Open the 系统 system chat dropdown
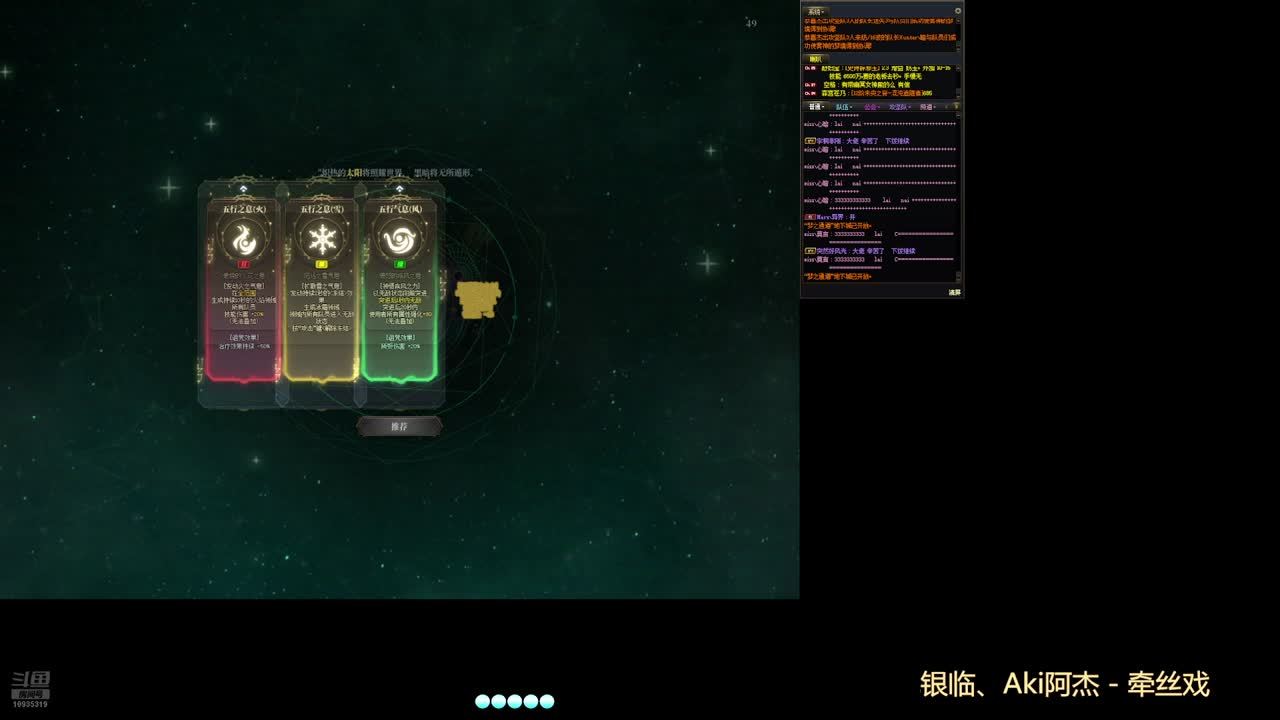 coord(815,11)
